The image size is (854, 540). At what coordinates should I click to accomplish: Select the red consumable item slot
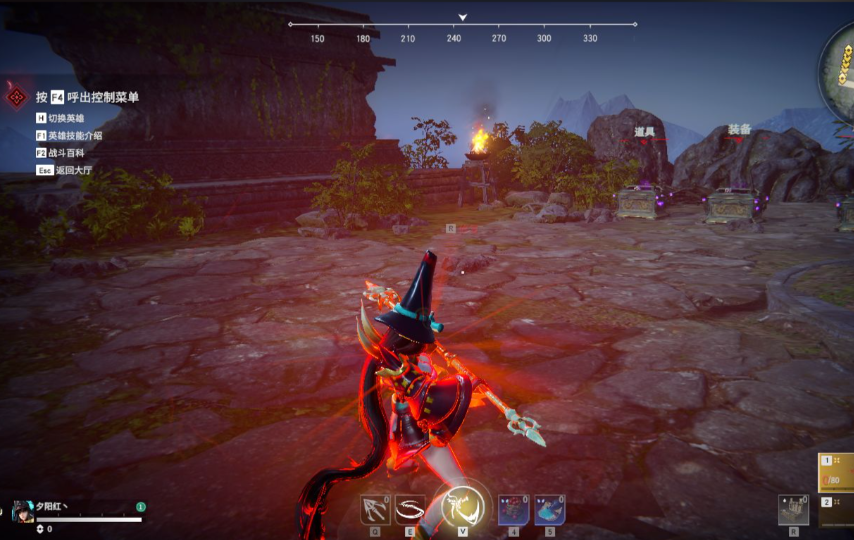[x=513, y=510]
